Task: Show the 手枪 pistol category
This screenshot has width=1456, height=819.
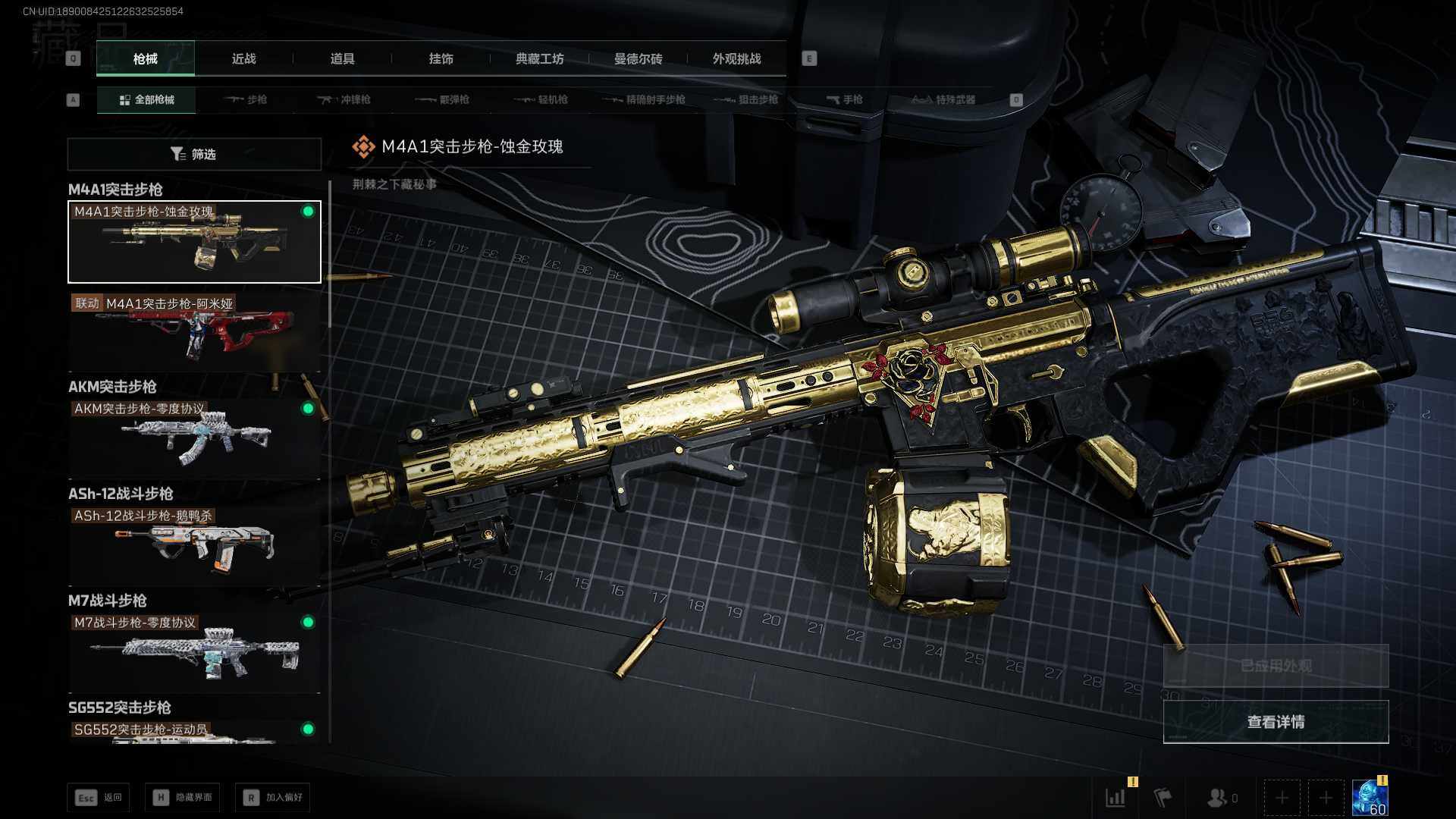Action: point(845,99)
